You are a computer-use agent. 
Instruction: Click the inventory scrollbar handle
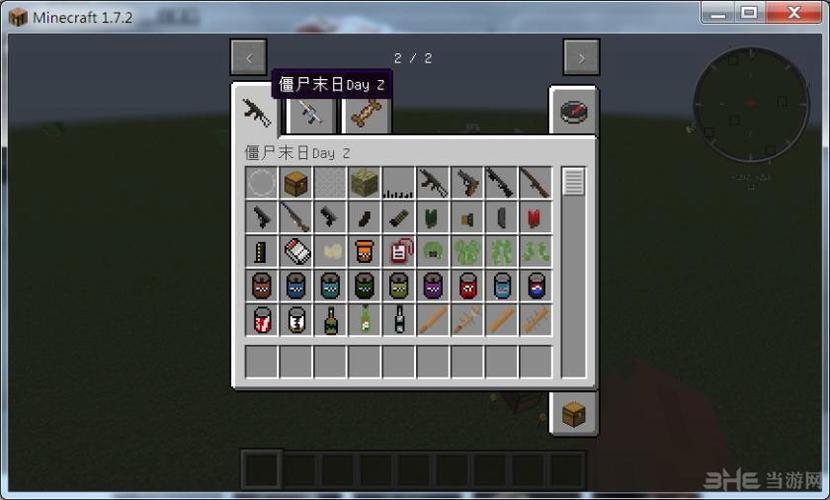tap(573, 182)
